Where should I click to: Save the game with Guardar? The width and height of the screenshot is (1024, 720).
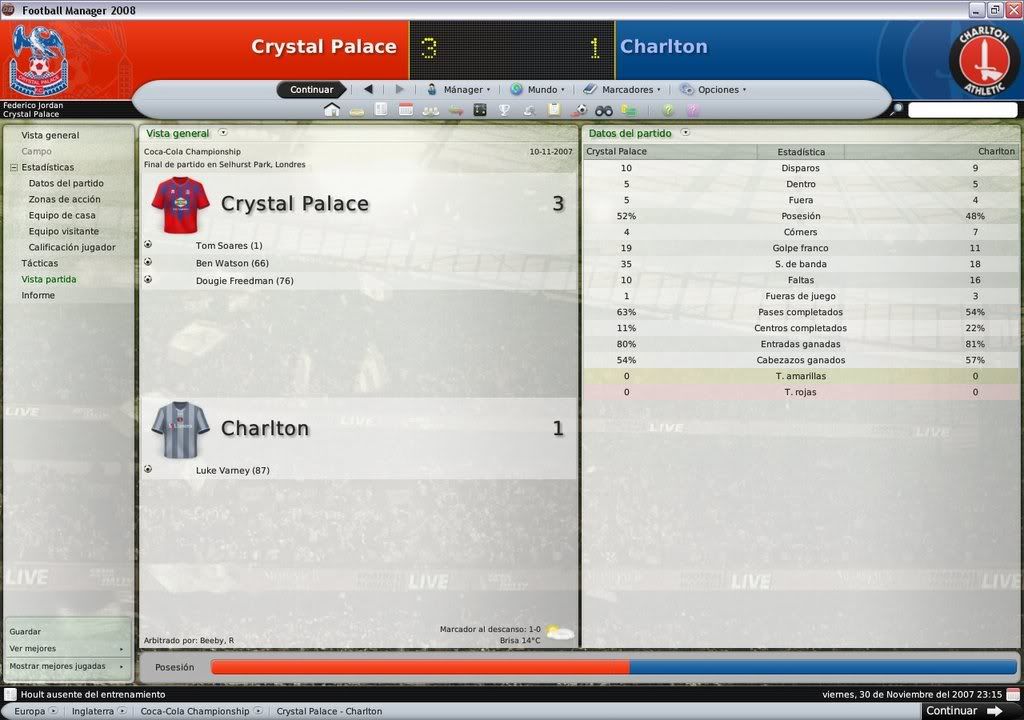[x=26, y=632]
